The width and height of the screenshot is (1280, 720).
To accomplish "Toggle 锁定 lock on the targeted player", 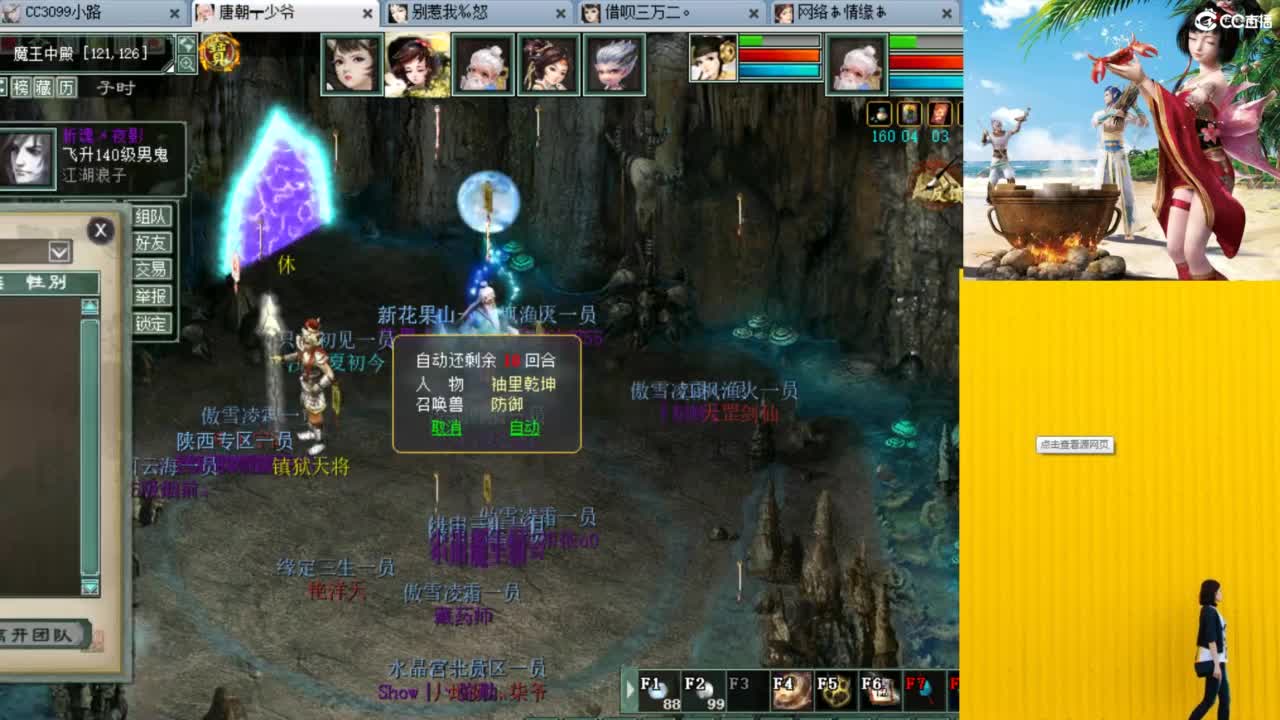I will coord(152,324).
